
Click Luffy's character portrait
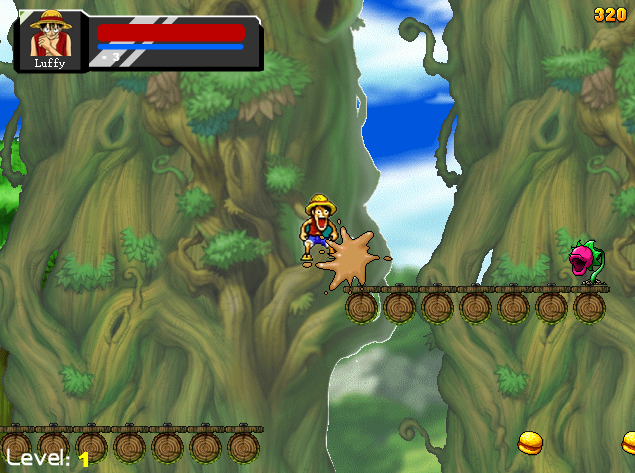pos(50,36)
